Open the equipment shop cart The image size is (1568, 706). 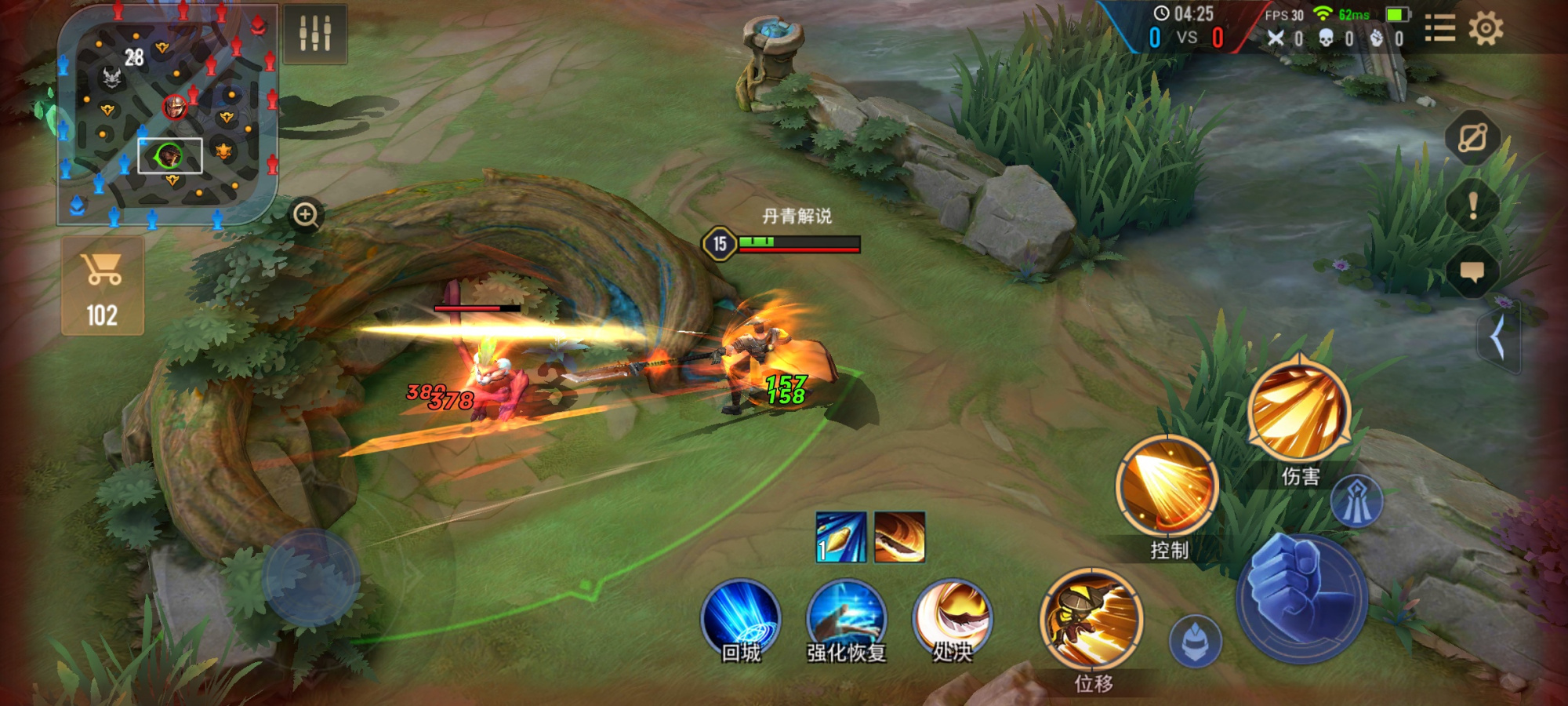tap(103, 286)
